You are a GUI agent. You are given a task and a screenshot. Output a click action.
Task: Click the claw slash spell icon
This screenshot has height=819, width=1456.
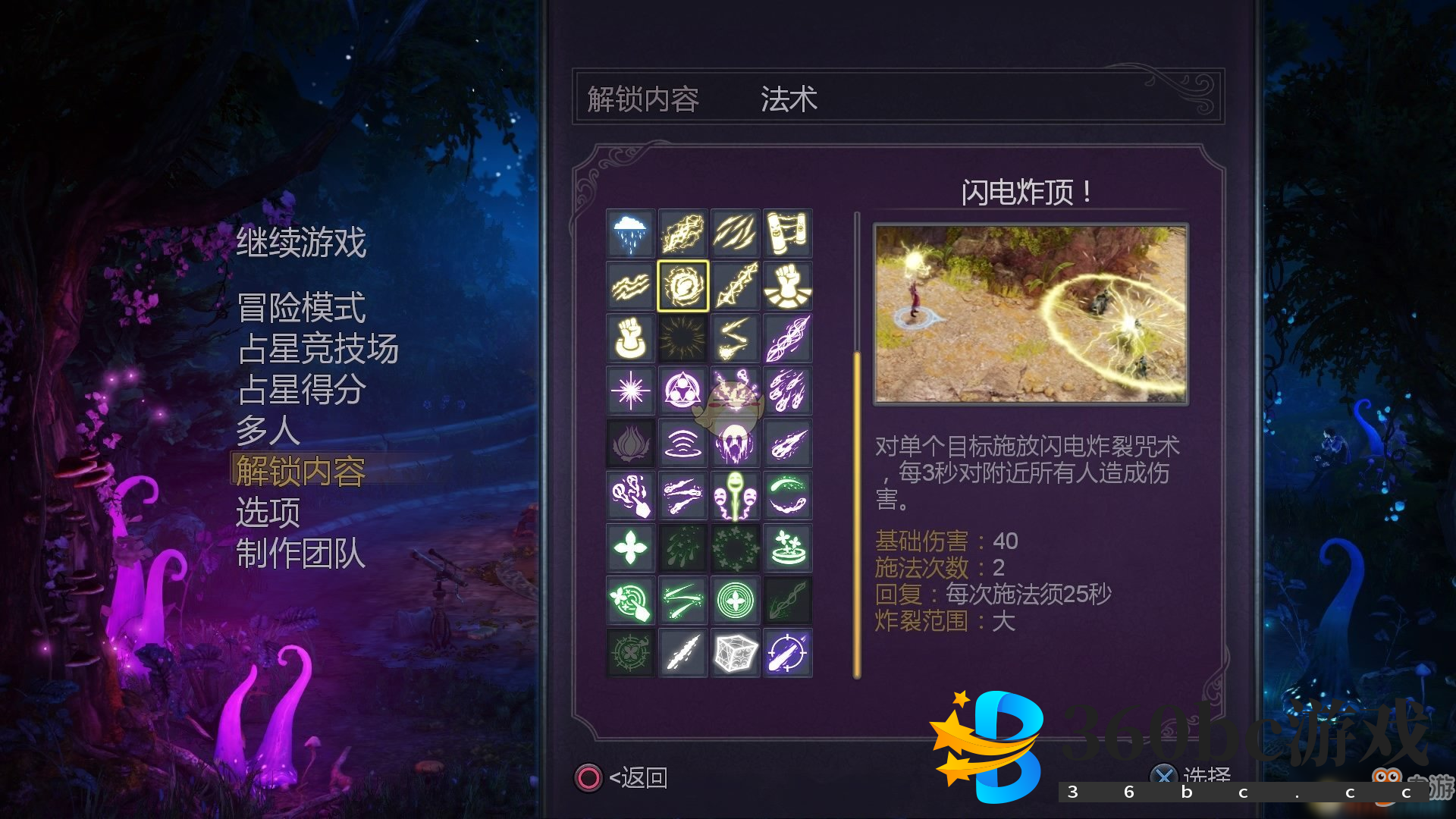click(x=735, y=234)
